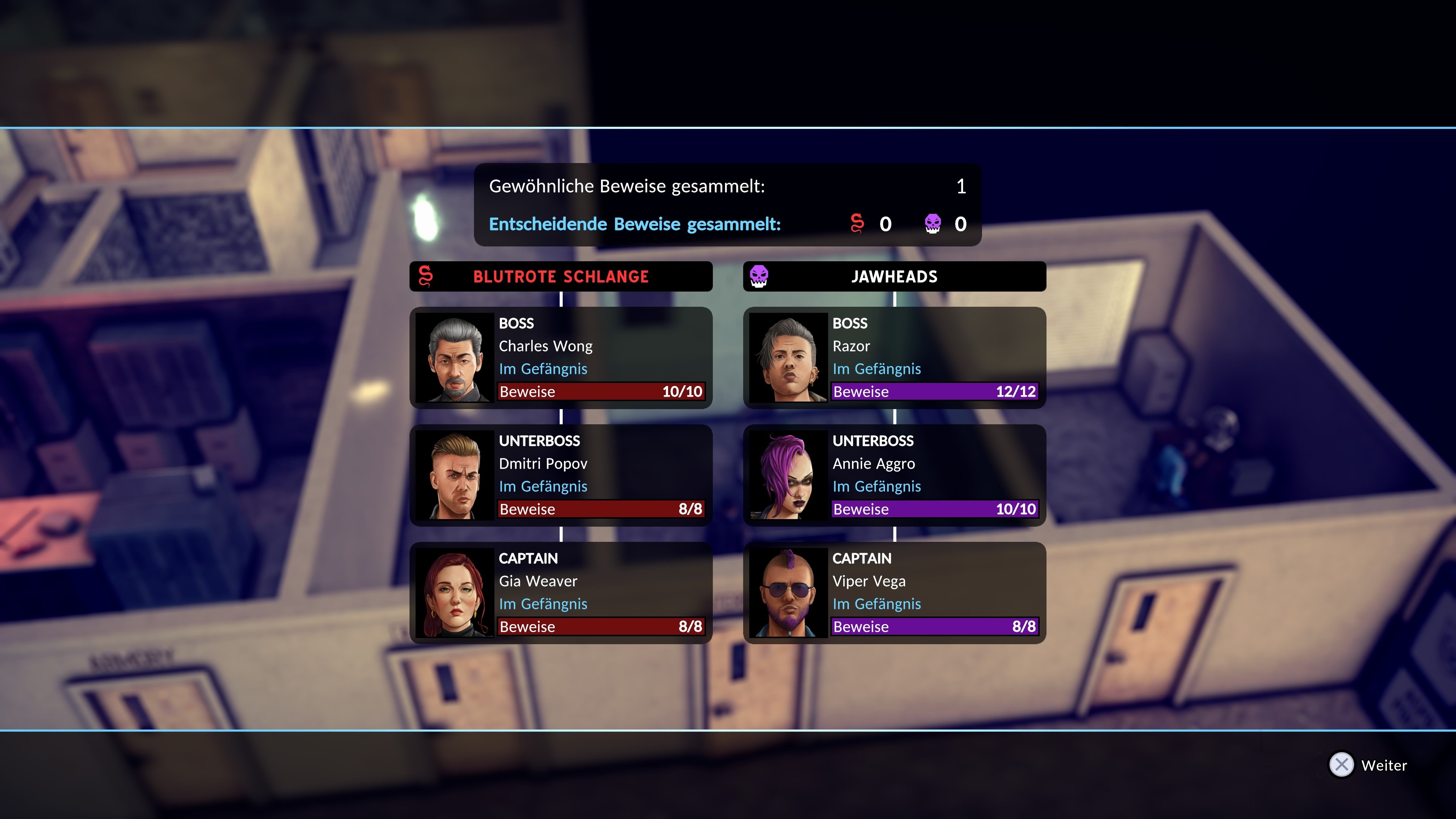Toggle the Im Gefängnis status under Charles Wong
The height and width of the screenshot is (819, 1456).
(543, 369)
